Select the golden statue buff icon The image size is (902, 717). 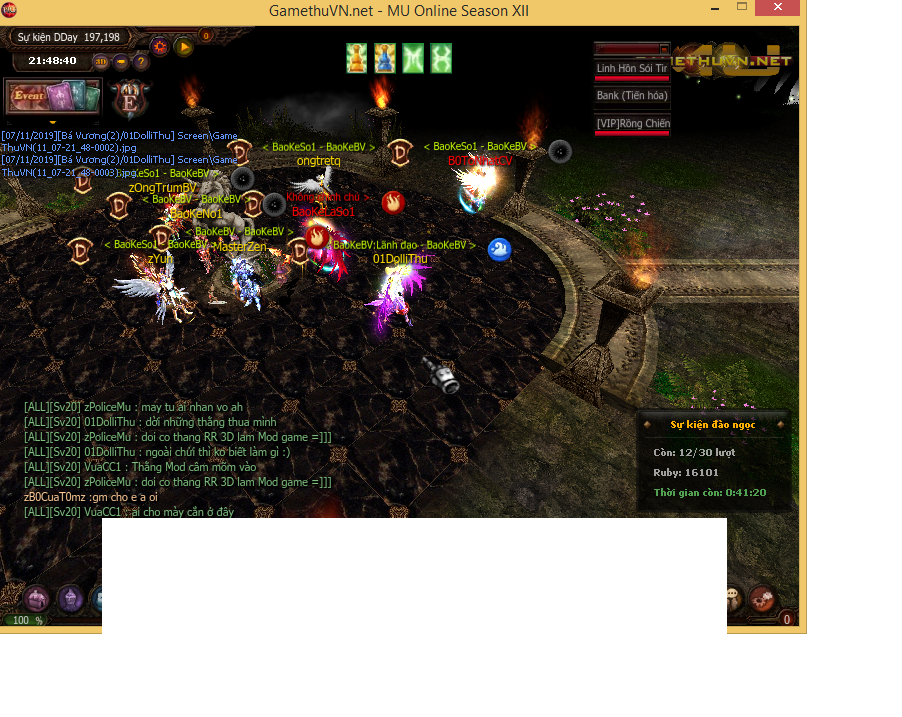[357, 58]
